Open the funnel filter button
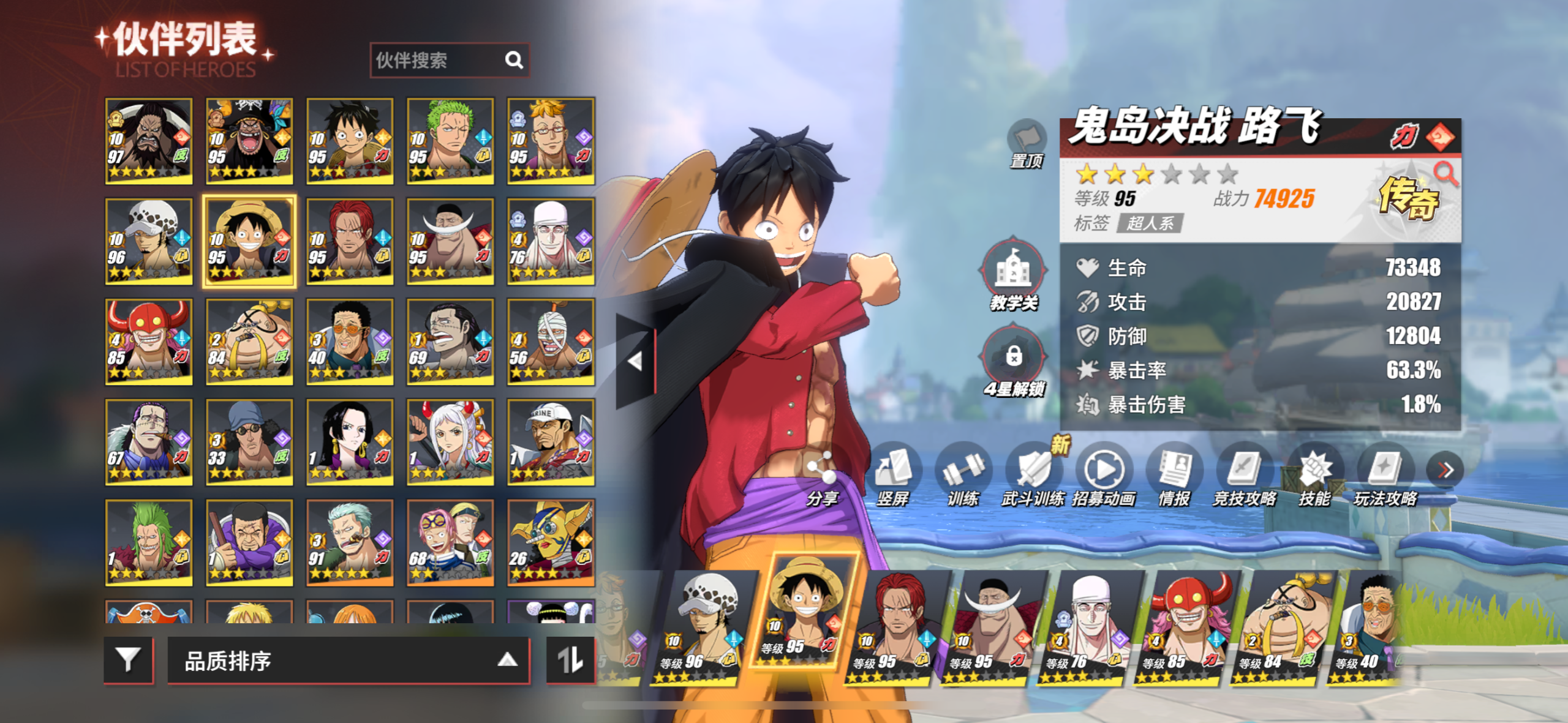1568x723 pixels. tap(128, 660)
